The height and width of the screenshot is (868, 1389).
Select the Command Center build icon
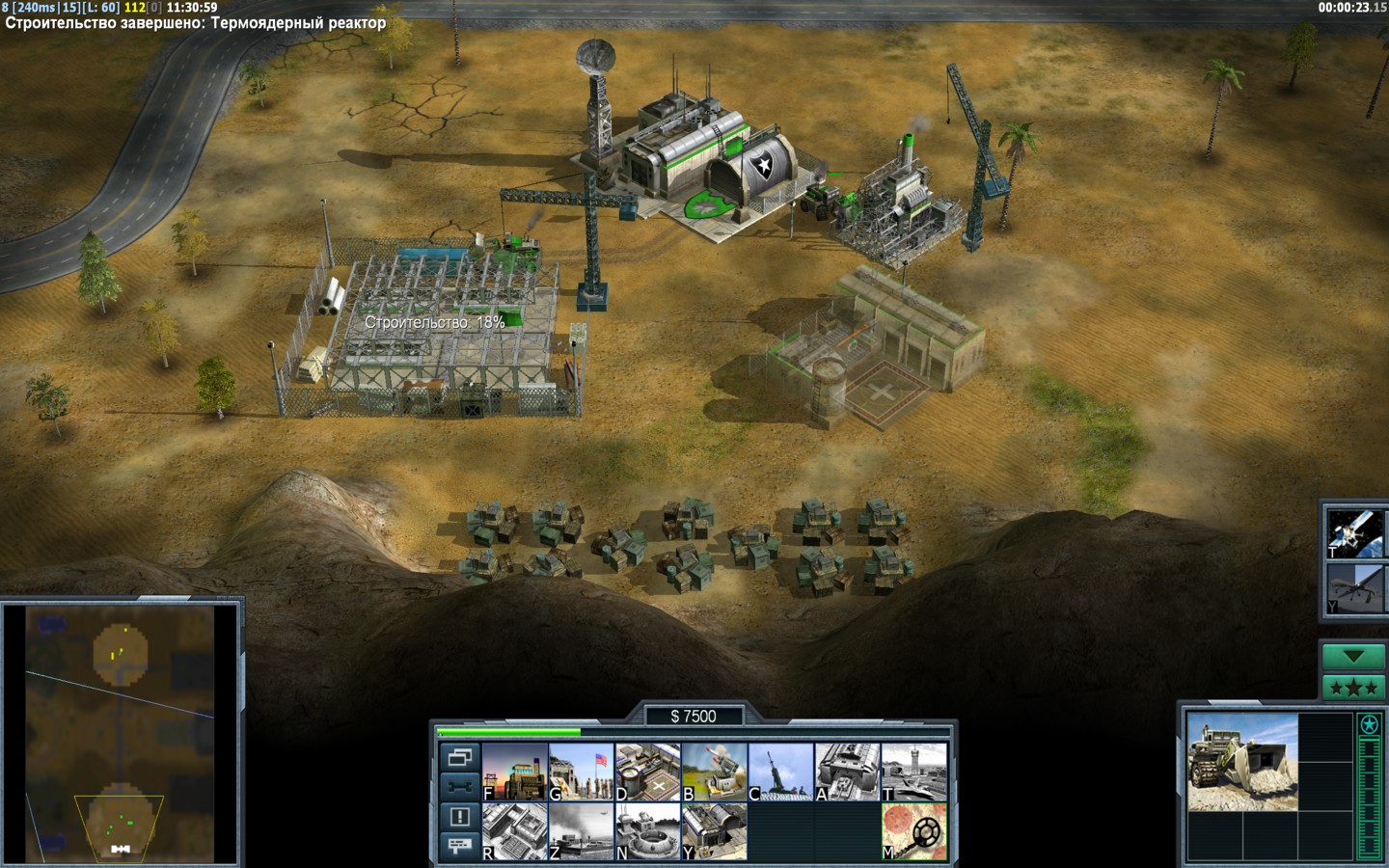pyautogui.click(x=715, y=831)
